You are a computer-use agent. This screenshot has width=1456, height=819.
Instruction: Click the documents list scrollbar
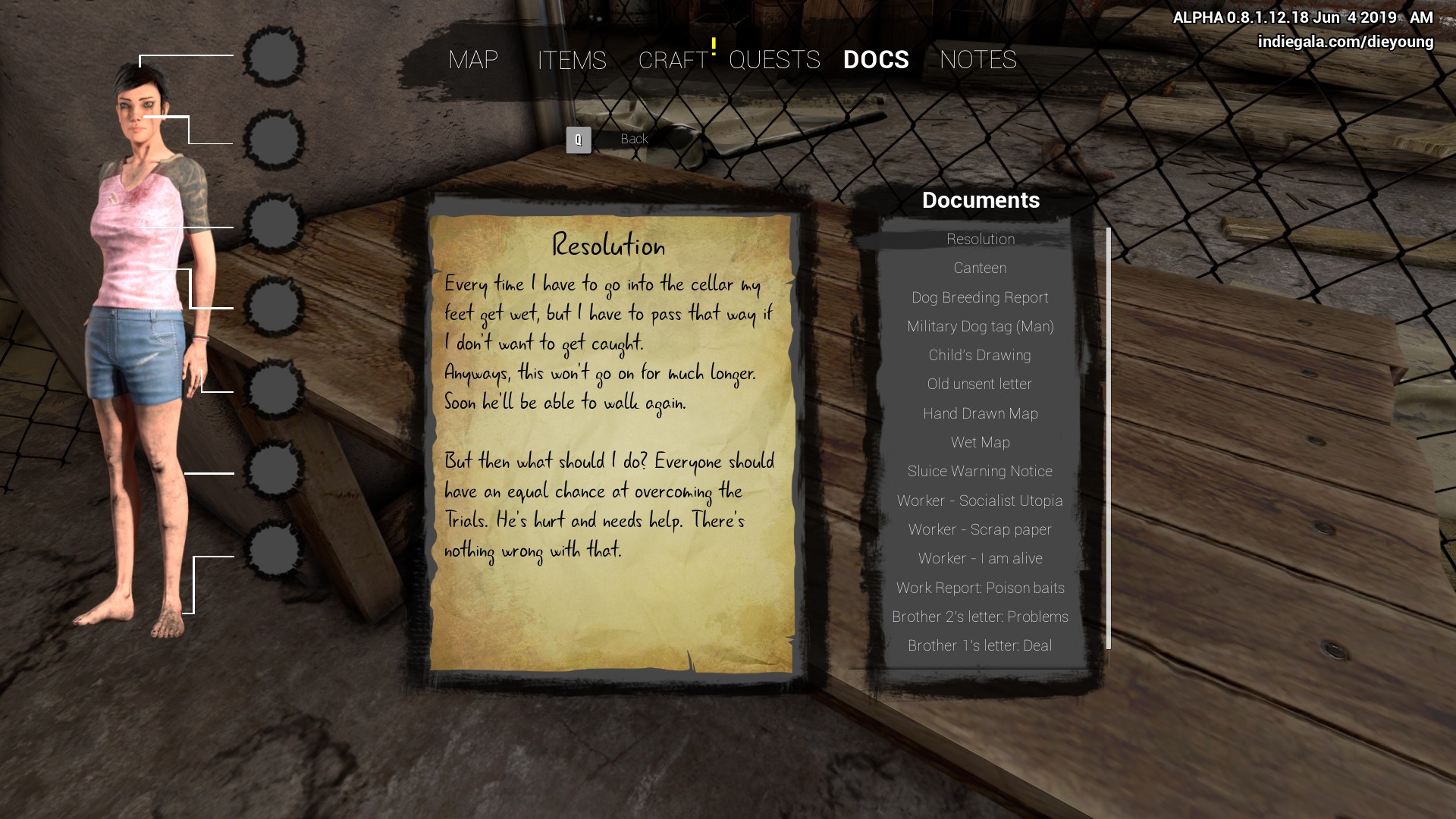pyautogui.click(x=1109, y=438)
